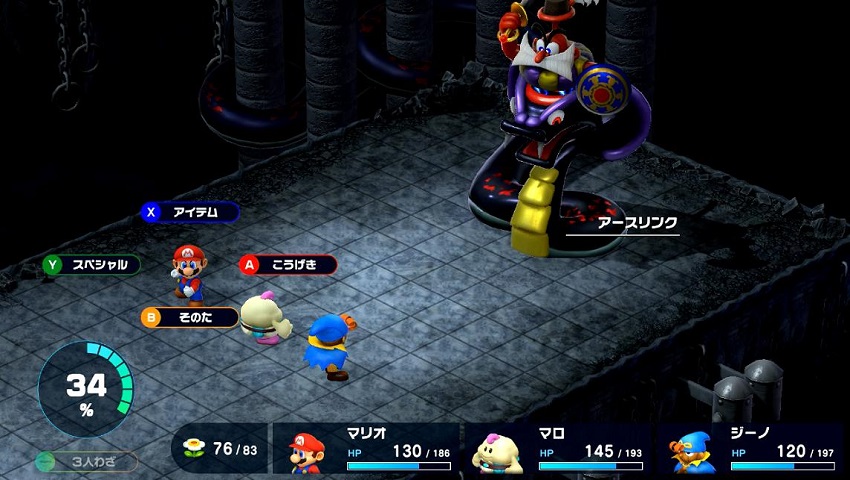Activate the 3人わざ triple move button
Viewport: 850px width, 480px height.
click(86, 462)
